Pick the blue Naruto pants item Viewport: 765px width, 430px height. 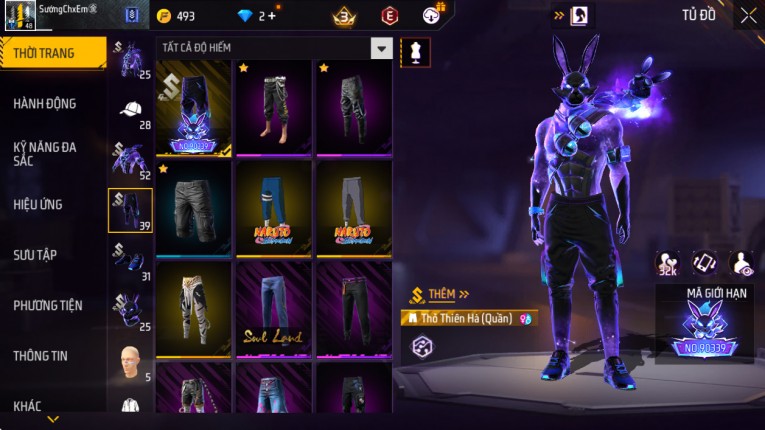273,208
